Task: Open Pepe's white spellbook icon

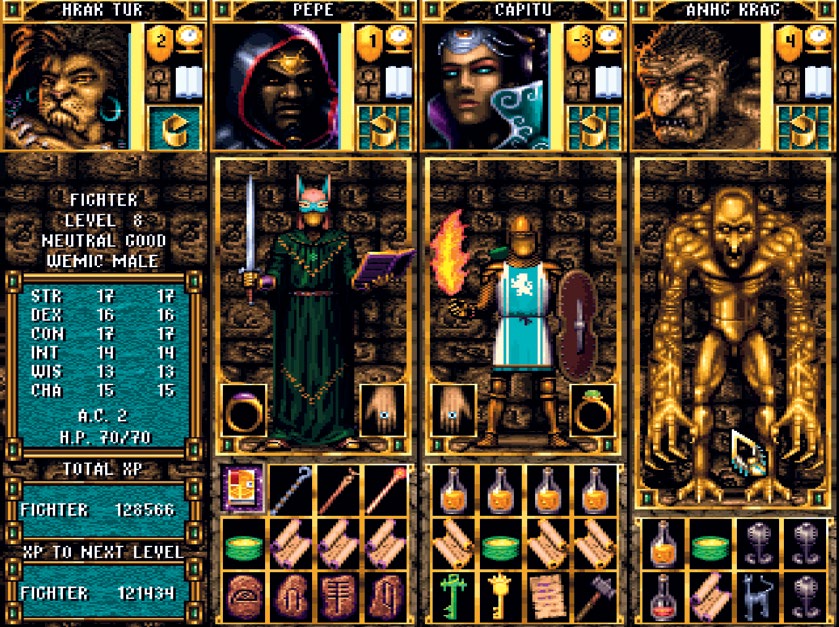Action: 398,82
